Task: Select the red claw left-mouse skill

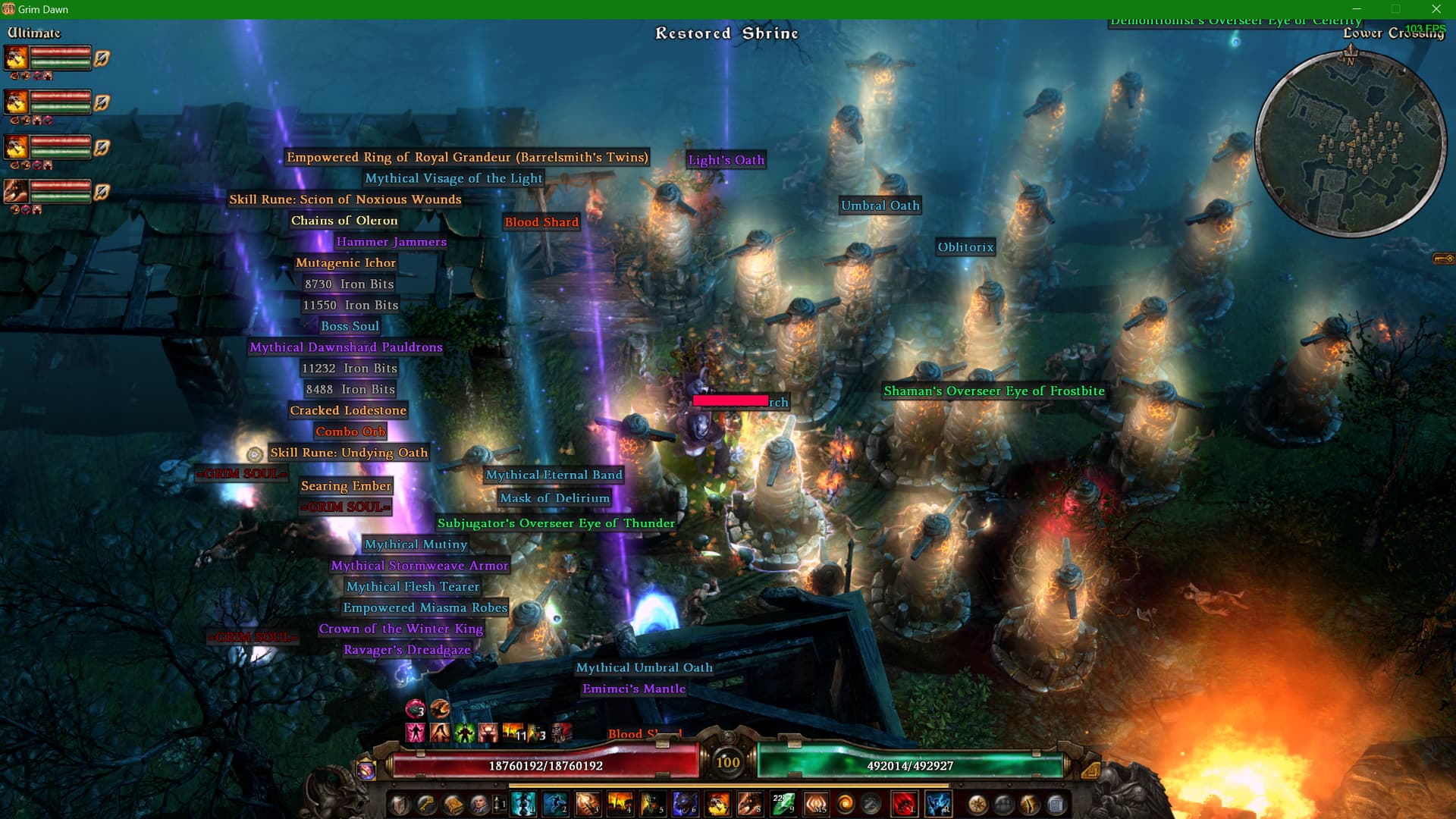Action: [904, 804]
